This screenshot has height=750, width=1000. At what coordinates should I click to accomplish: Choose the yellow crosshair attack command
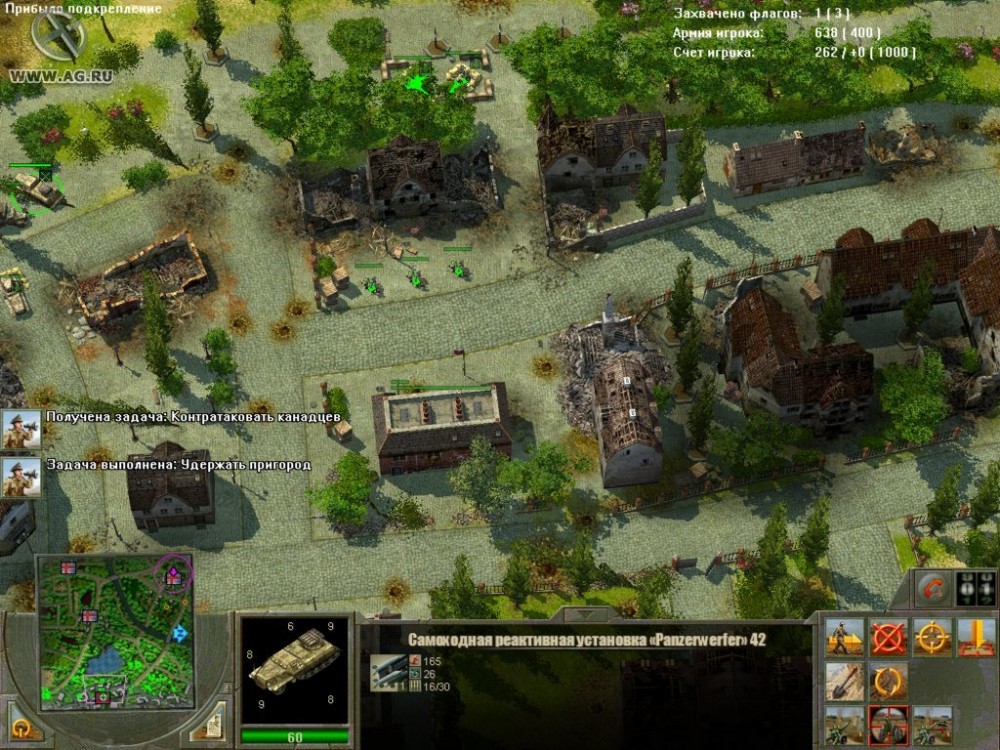tap(931, 637)
